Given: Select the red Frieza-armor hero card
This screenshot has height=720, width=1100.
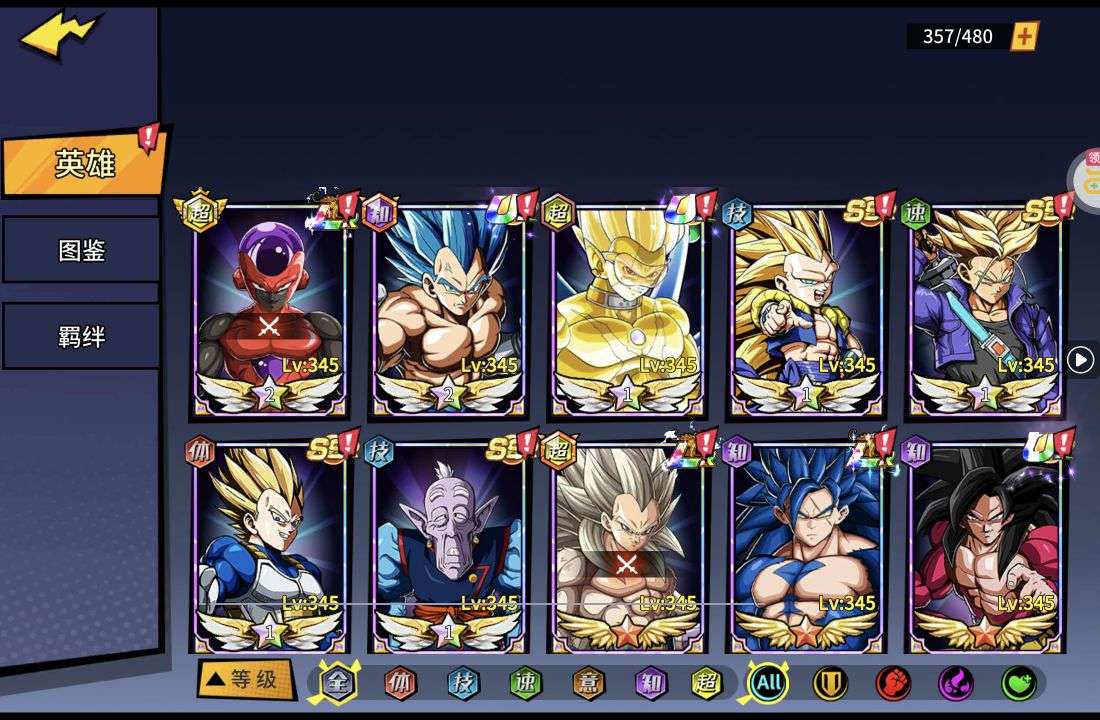Looking at the screenshot, I should pyautogui.click(x=269, y=310).
